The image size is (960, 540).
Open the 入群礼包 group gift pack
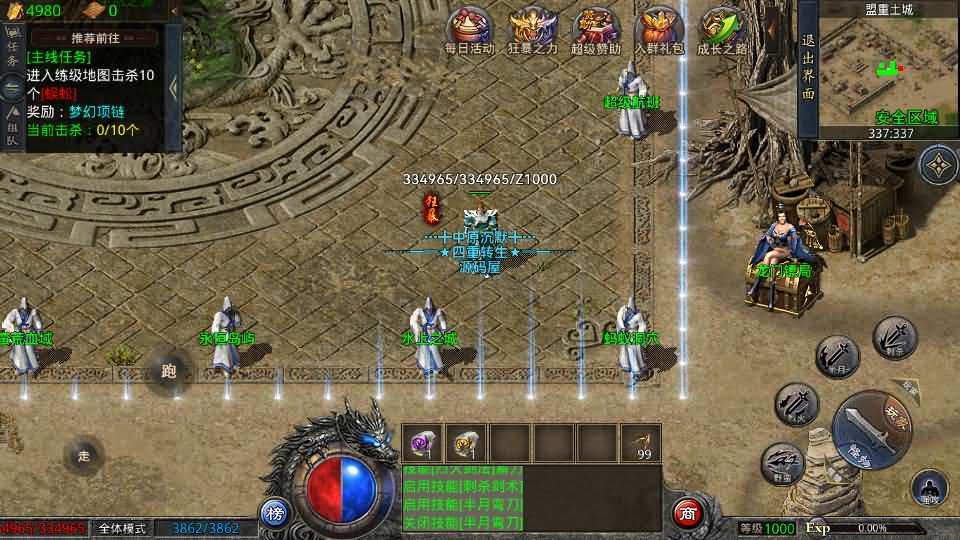coord(658,28)
